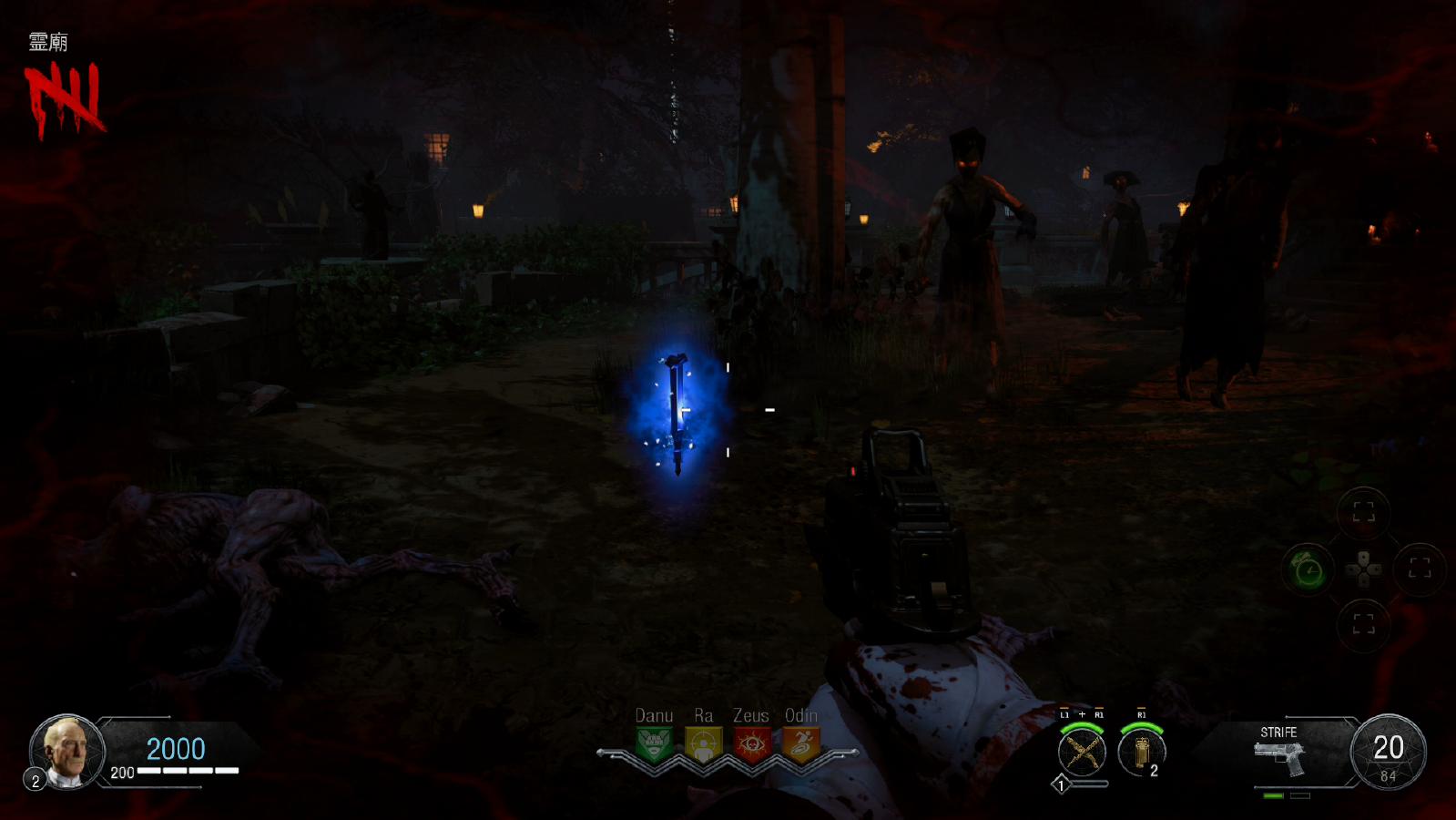Image resolution: width=1456 pixels, height=820 pixels.
Task: Select the yellow Ra perk icon
Action: (x=703, y=744)
